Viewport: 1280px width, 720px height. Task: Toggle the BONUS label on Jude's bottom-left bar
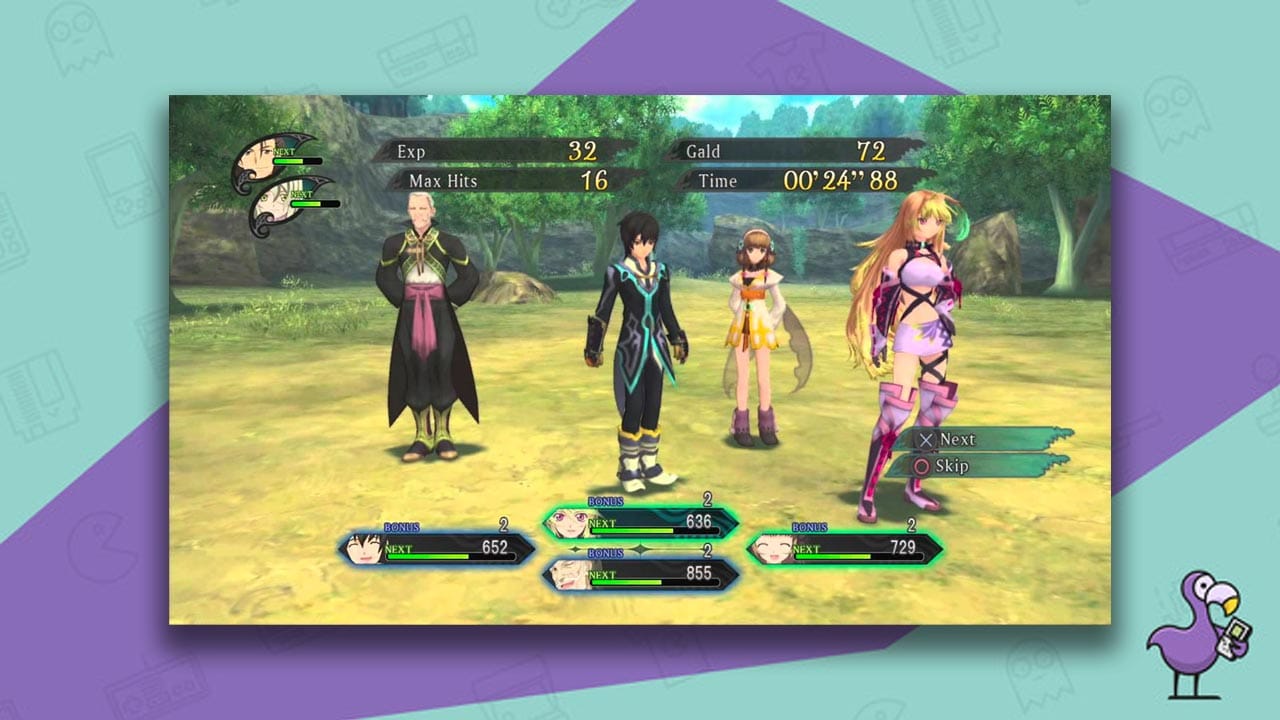(400, 527)
